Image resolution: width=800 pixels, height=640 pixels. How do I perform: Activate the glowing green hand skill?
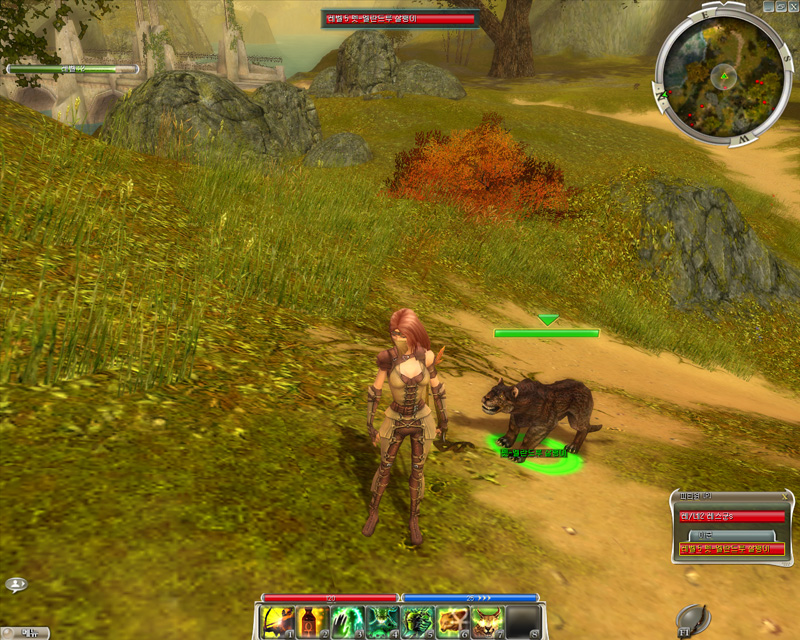348,622
